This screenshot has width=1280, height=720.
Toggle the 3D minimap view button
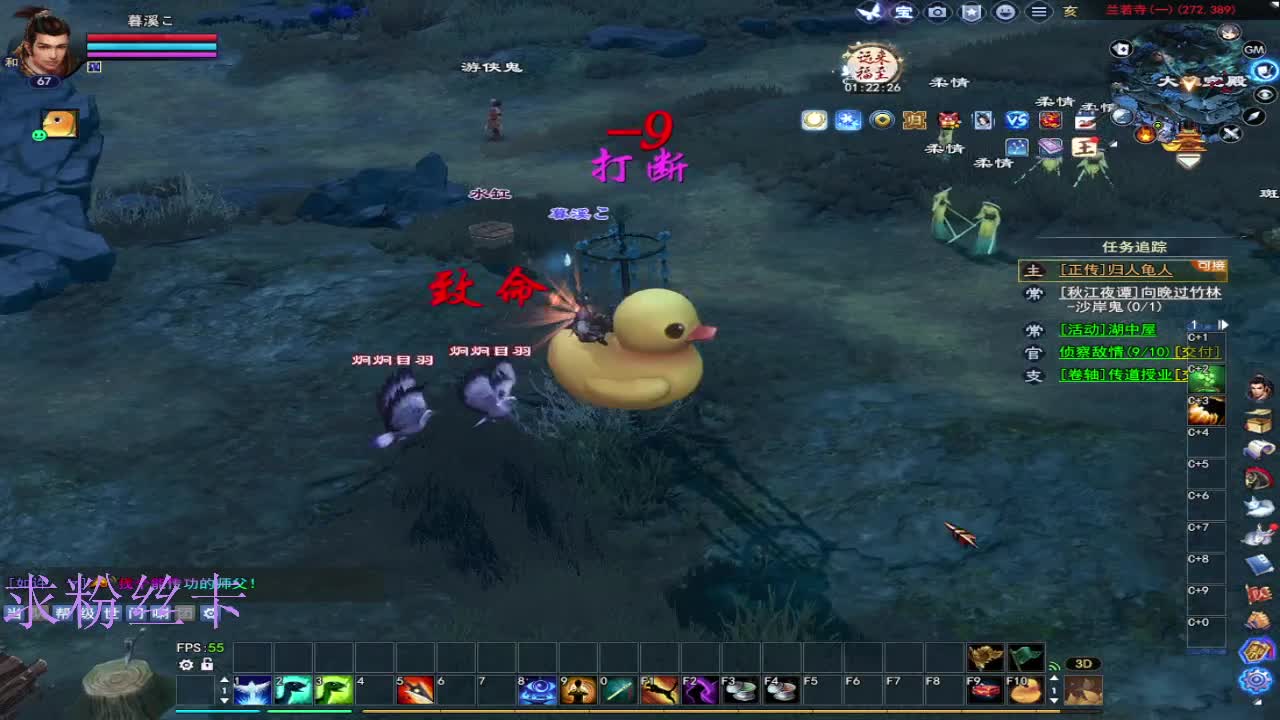click(1086, 665)
